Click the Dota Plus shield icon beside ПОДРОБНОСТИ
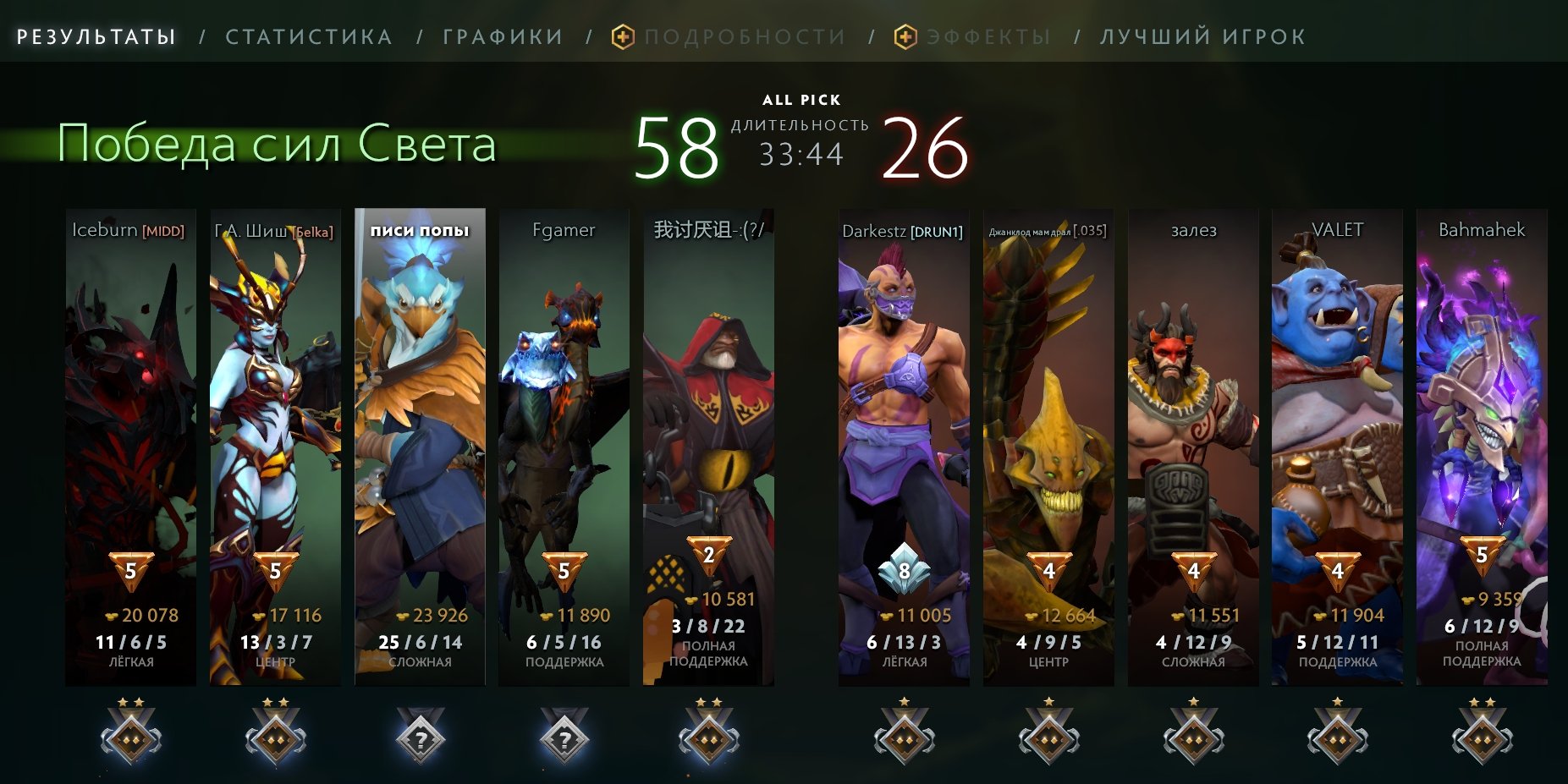The height and width of the screenshot is (784, 1568). click(622, 36)
